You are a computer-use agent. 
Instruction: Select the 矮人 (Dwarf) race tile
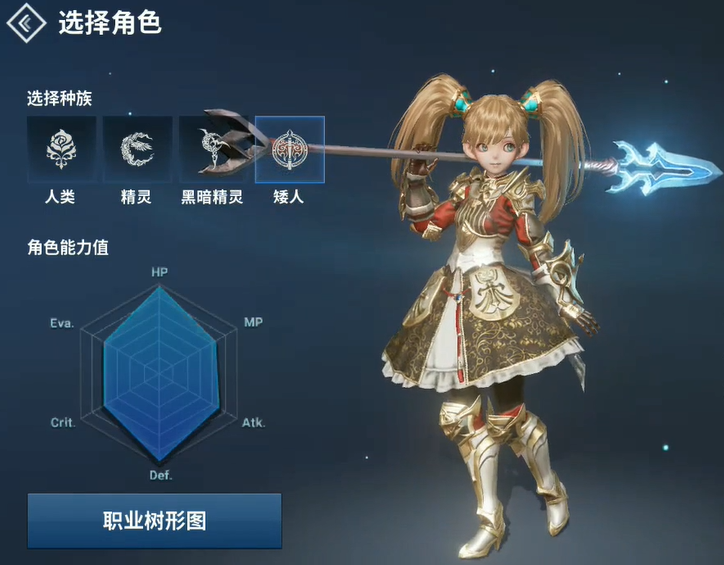click(x=289, y=150)
